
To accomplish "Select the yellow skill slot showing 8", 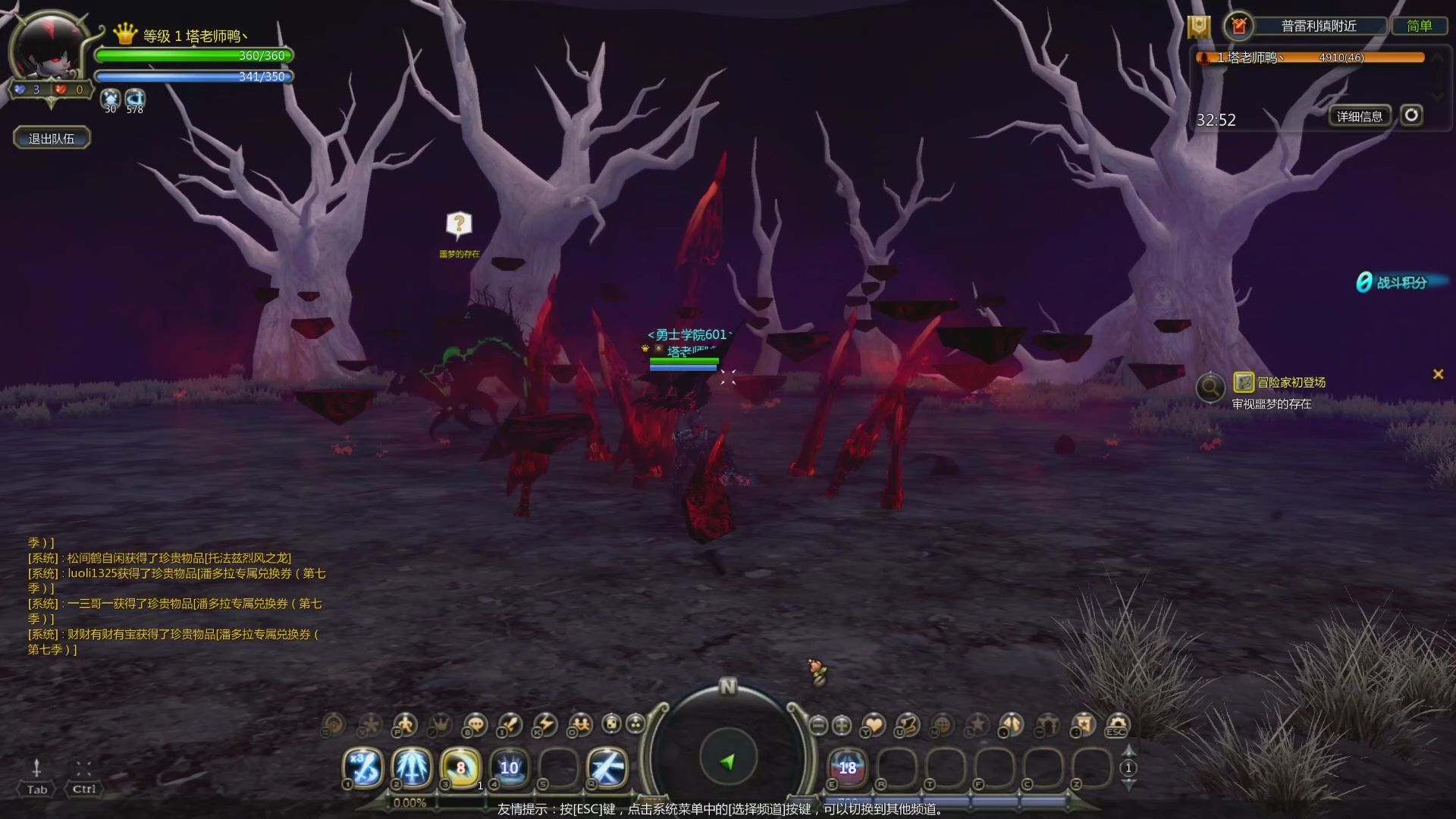I will (x=460, y=767).
